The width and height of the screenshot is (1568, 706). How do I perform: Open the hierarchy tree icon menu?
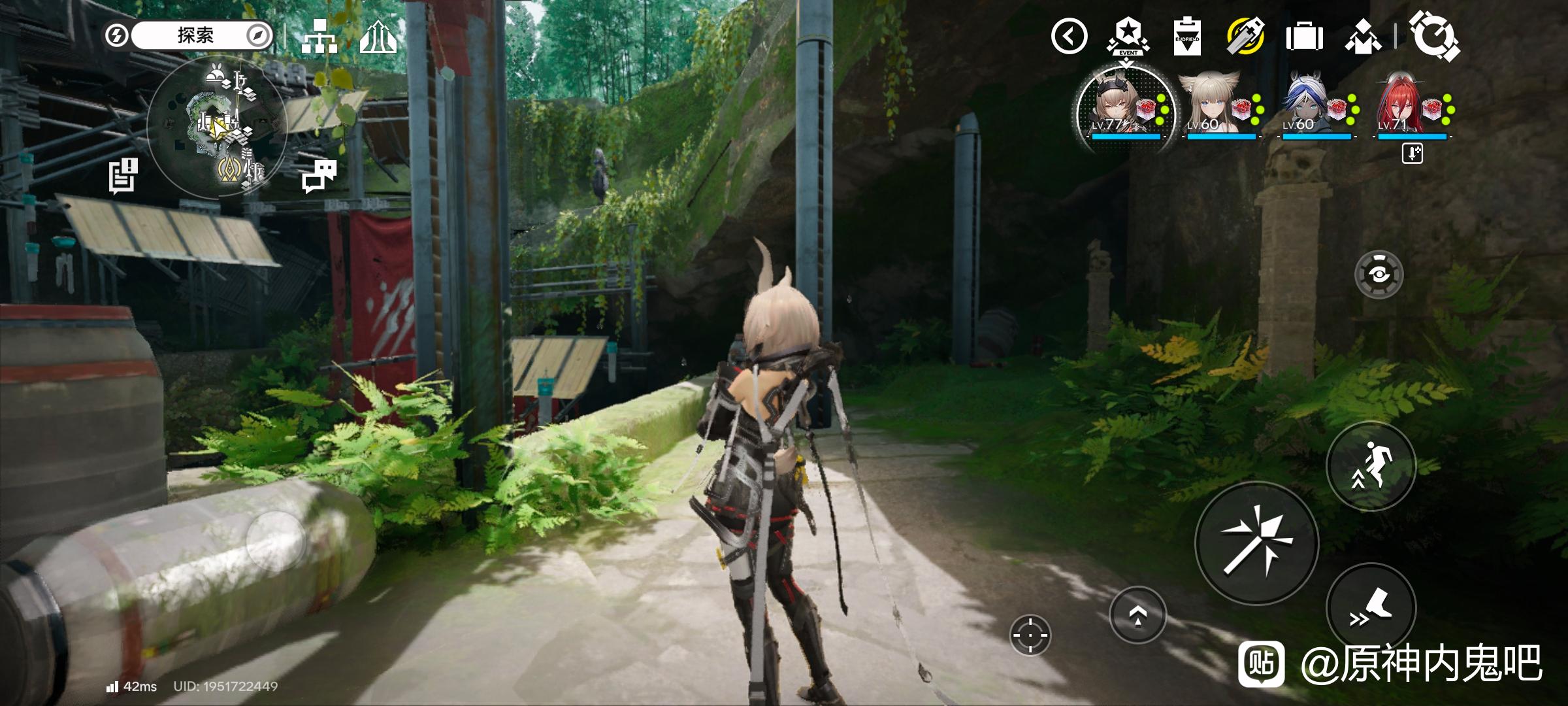point(320,37)
